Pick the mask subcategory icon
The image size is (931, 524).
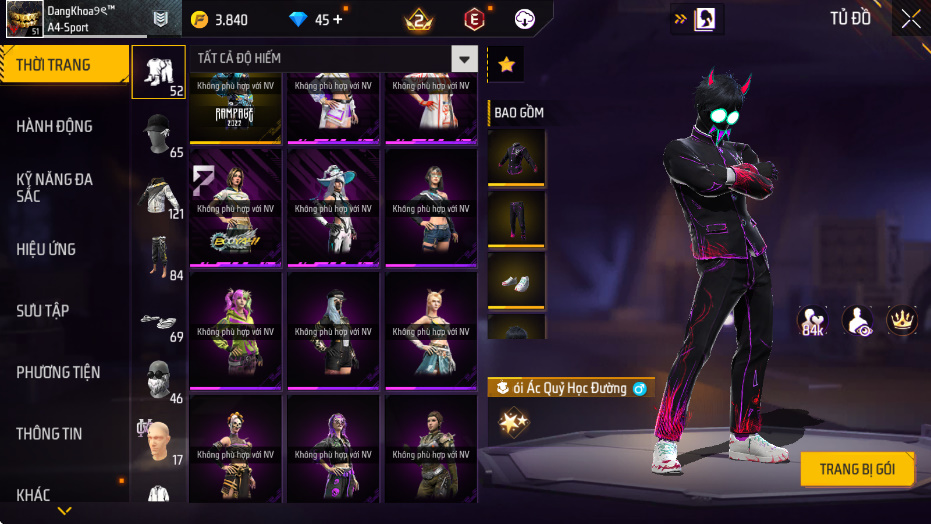click(157, 381)
